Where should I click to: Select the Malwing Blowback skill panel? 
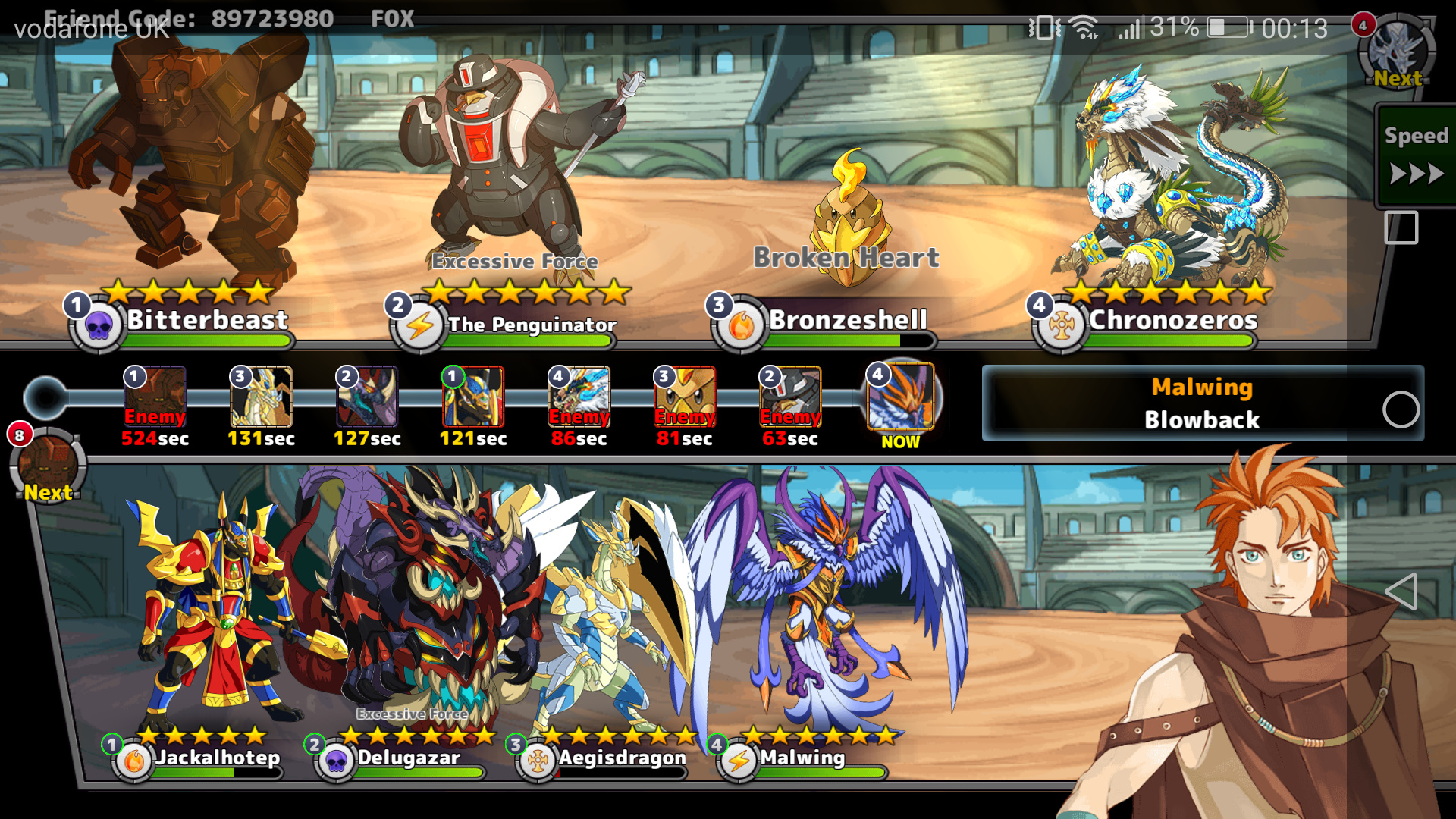point(1202,403)
